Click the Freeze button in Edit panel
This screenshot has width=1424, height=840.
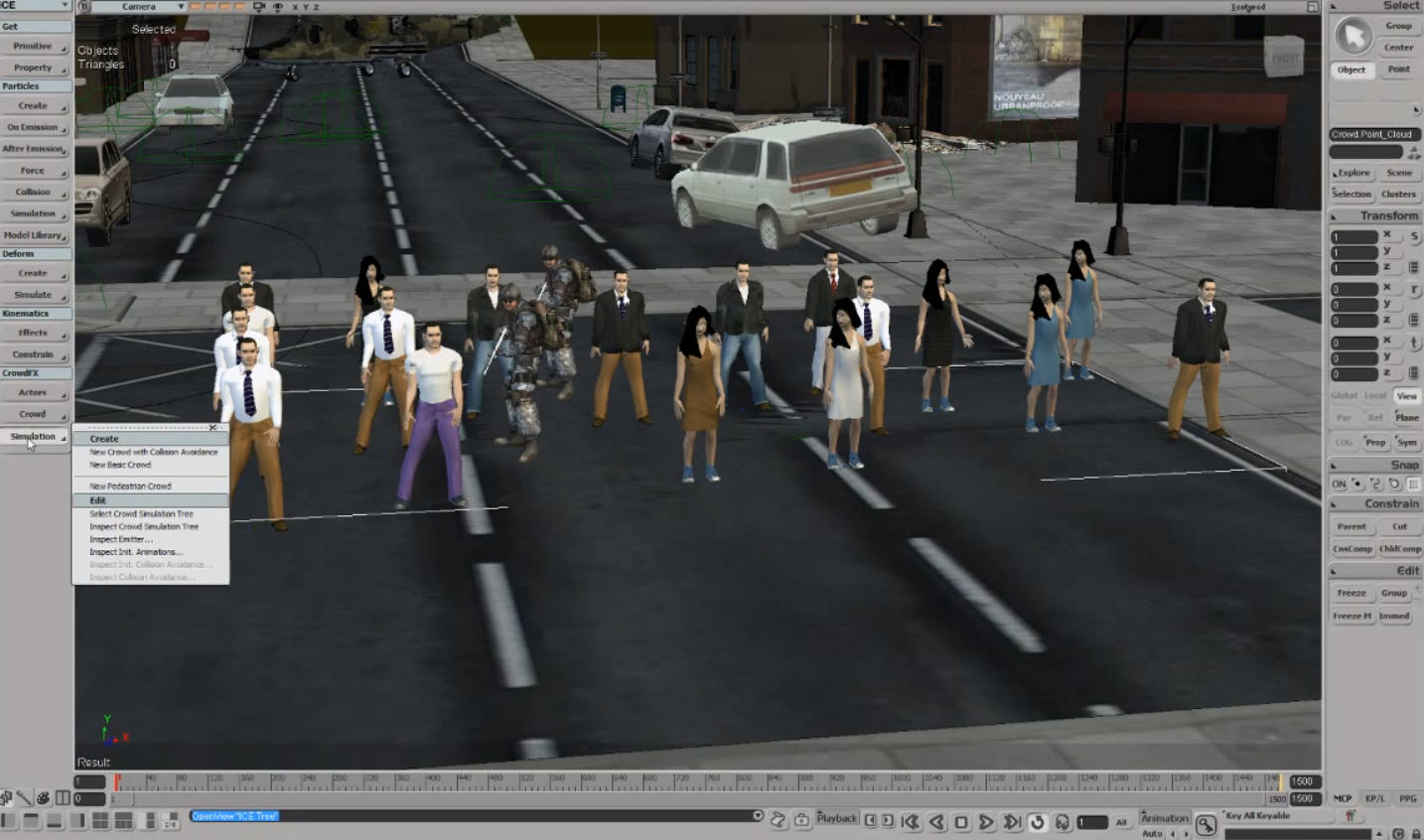pyautogui.click(x=1352, y=593)
